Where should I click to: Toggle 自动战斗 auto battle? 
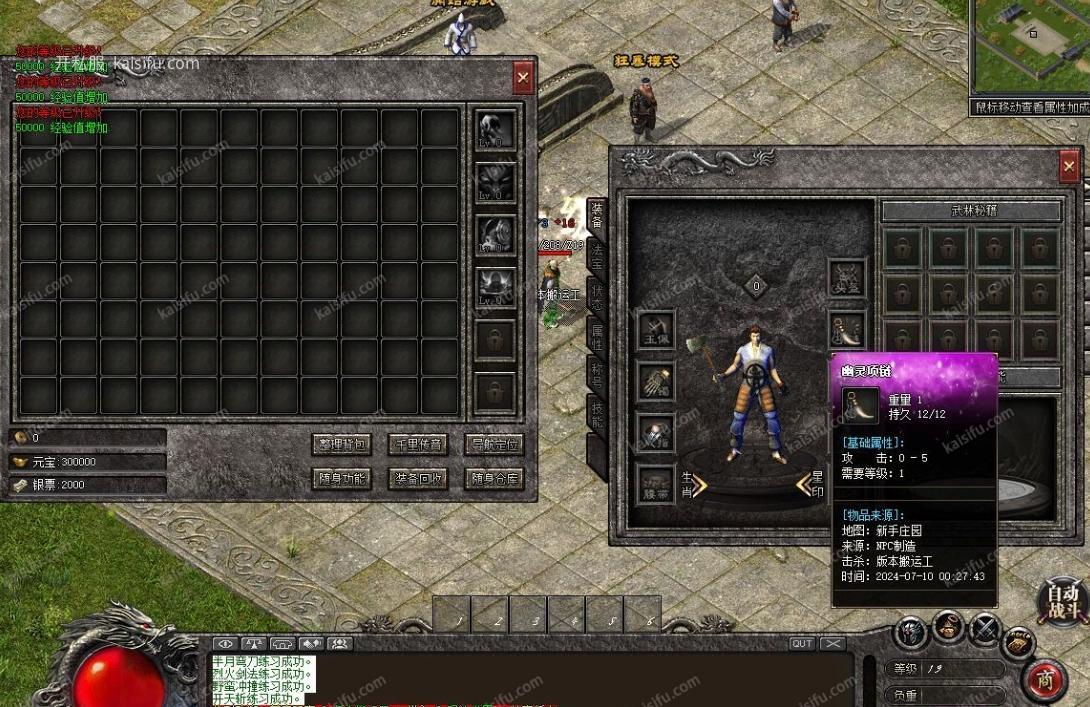[x=1064, y=602]
